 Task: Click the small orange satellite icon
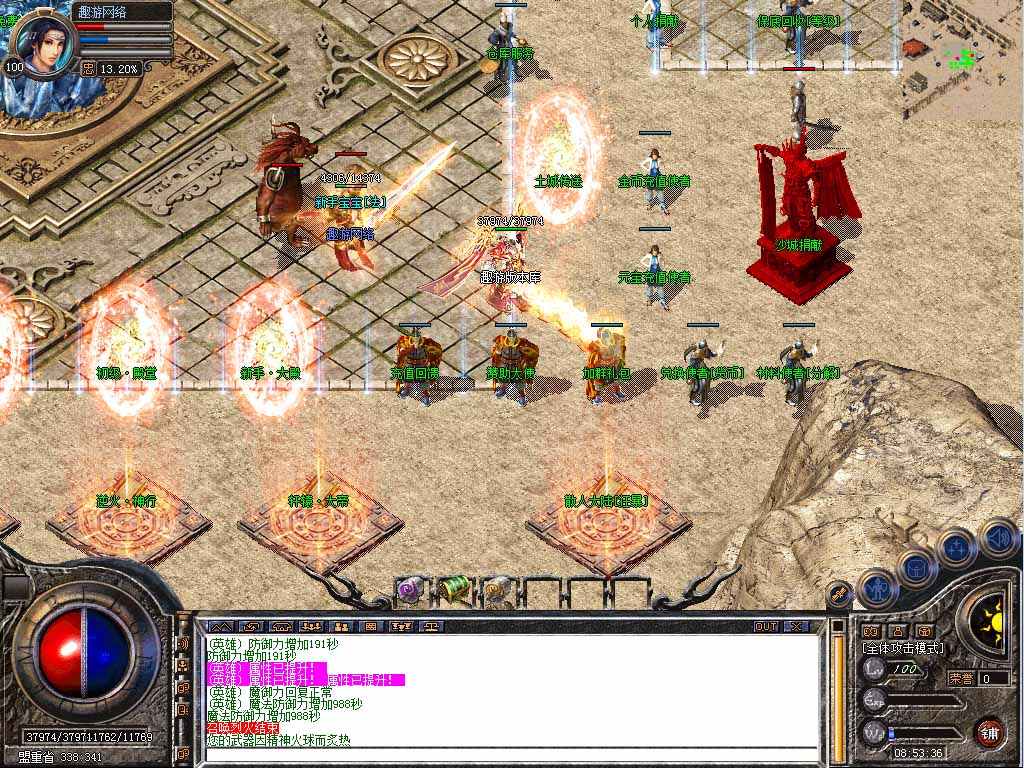838,594
